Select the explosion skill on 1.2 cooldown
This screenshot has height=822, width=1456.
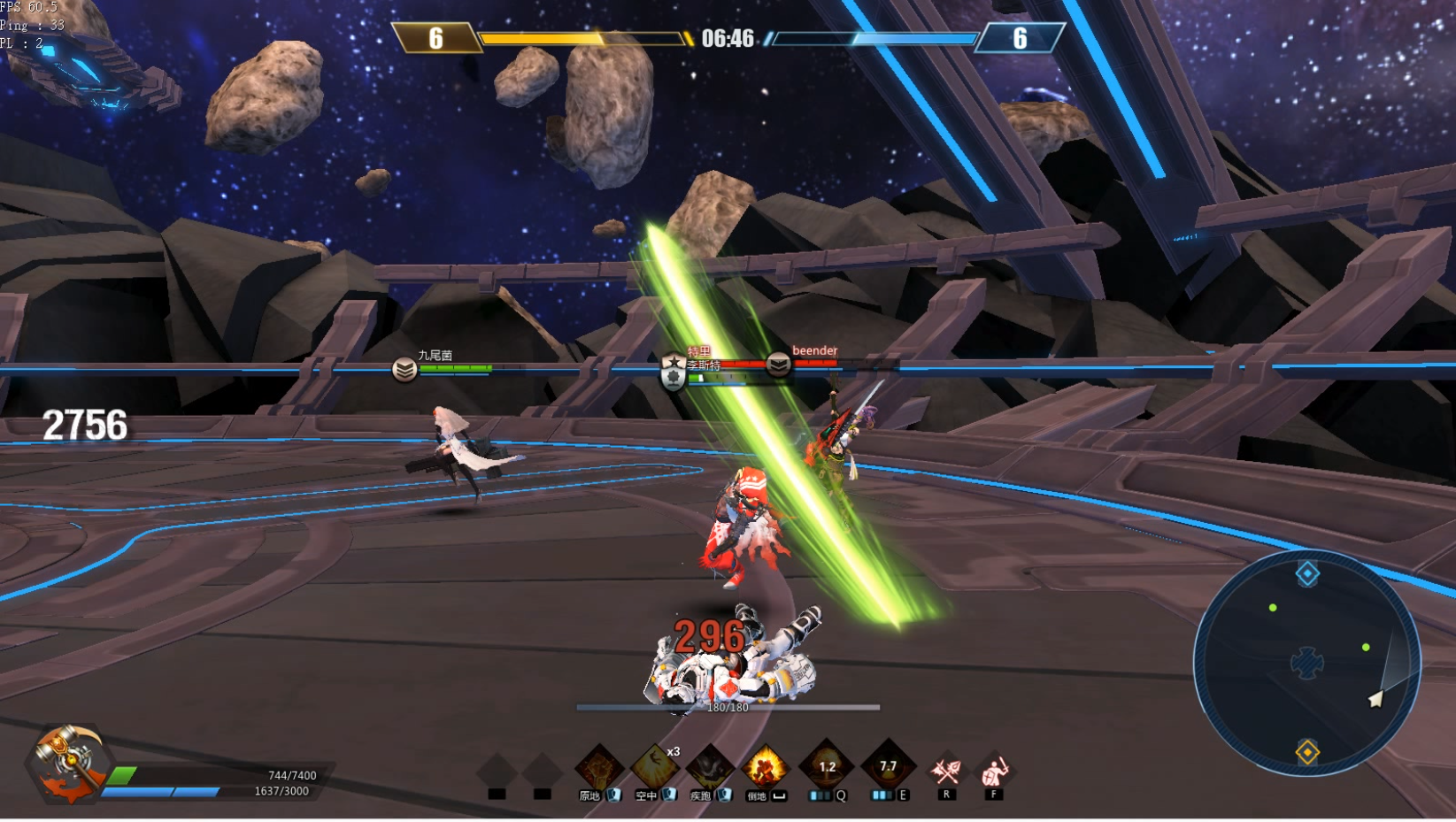(x=827, y=765)
